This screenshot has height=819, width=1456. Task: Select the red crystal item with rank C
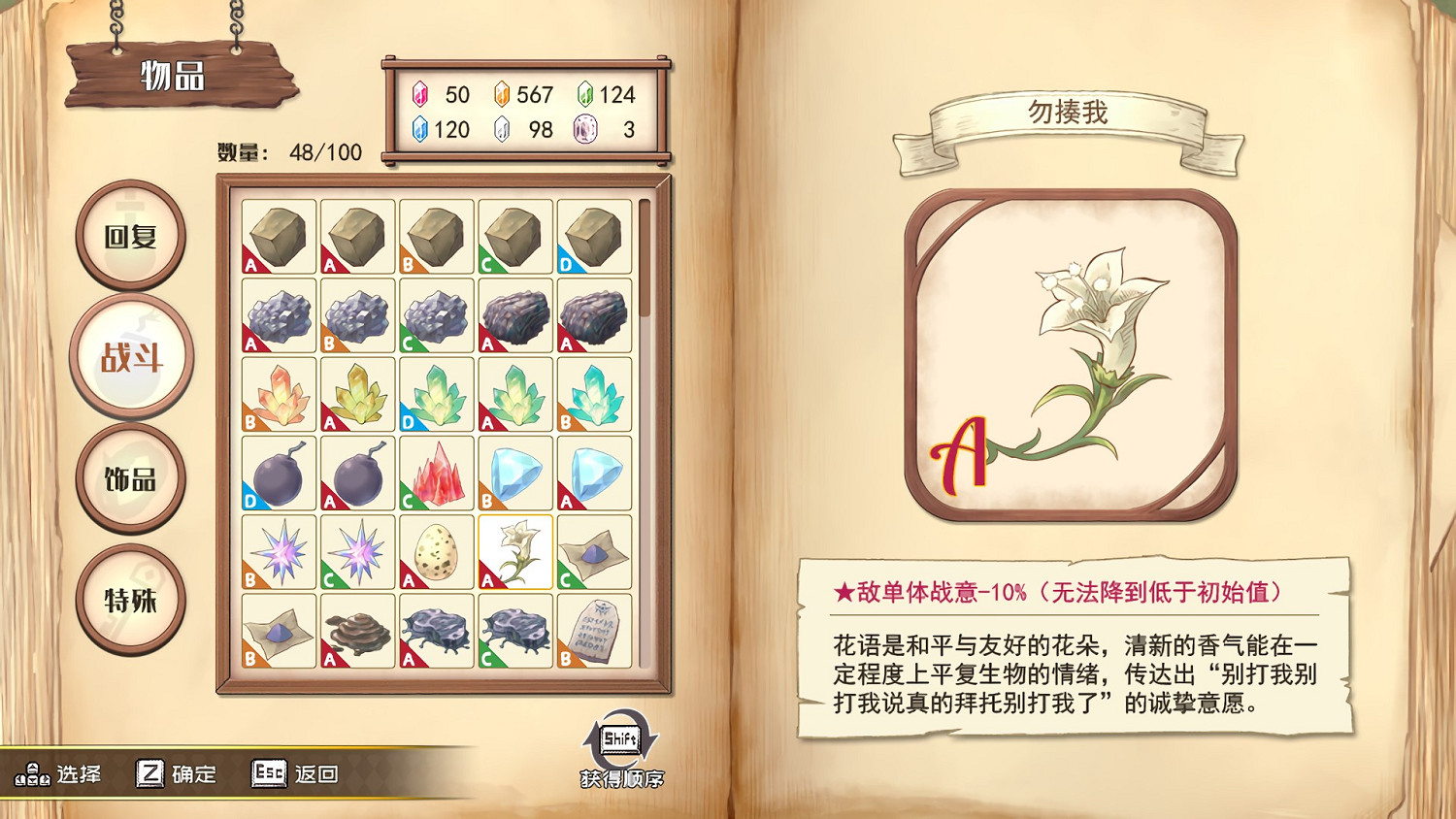point(435,475)
